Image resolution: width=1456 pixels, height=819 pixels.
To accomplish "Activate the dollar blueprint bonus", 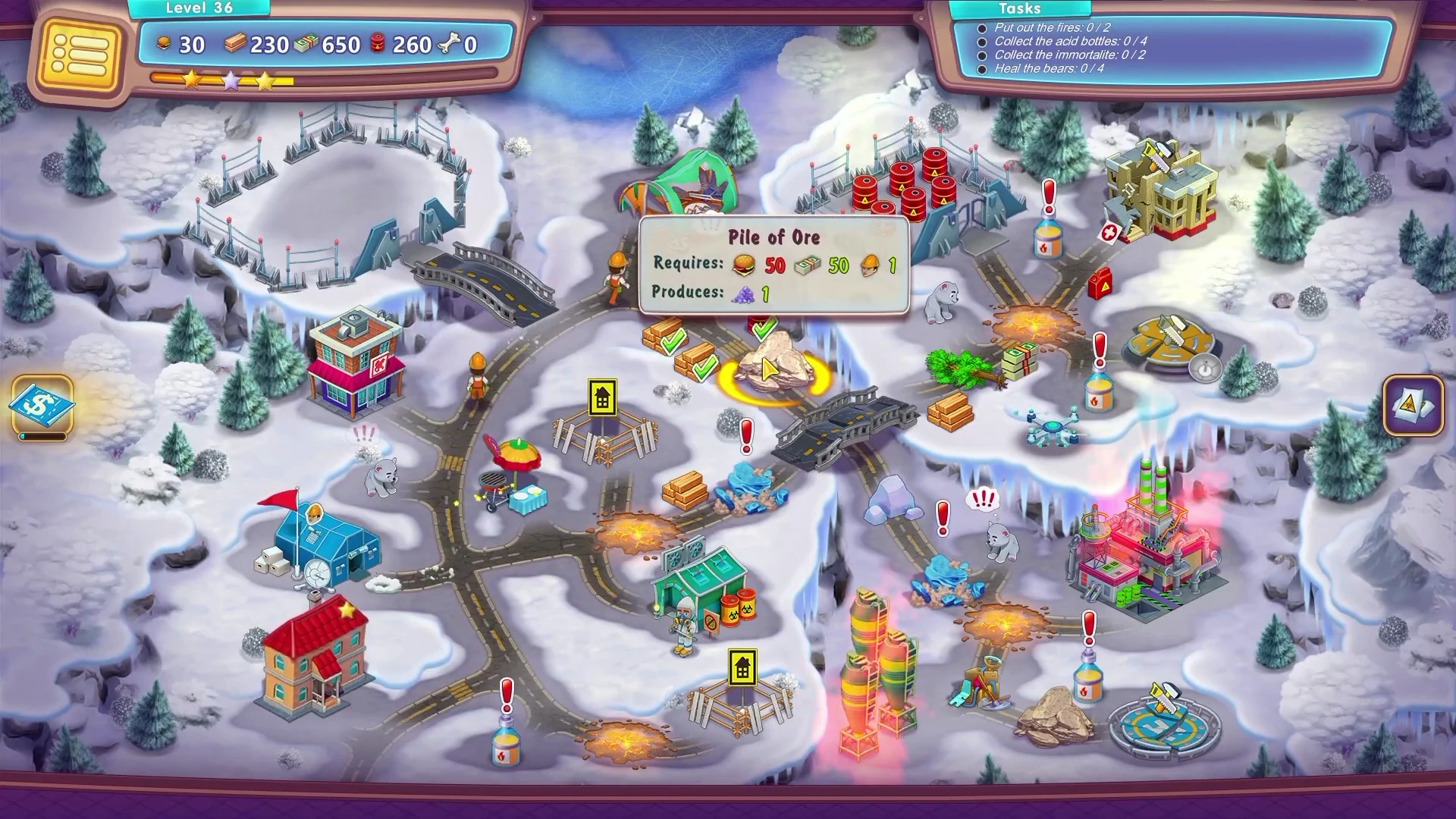I will tap(42, 405).
